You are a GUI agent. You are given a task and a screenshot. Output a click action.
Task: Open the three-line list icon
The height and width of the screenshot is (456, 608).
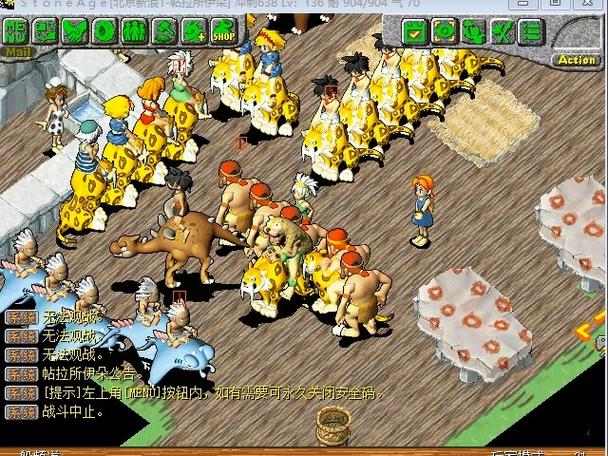[531, 31]
